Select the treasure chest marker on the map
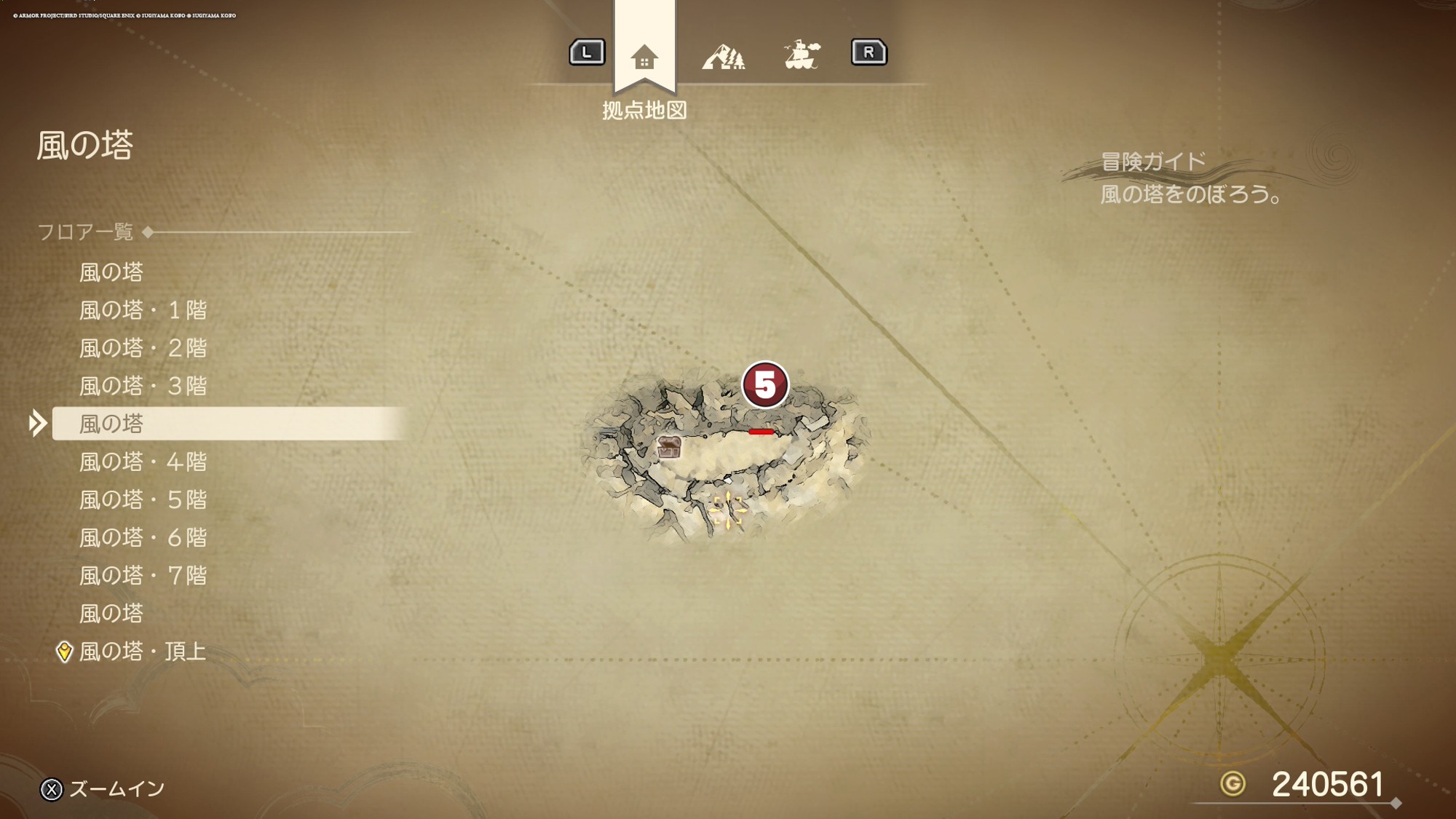The image size is (1456, 819). coord(669,447)
